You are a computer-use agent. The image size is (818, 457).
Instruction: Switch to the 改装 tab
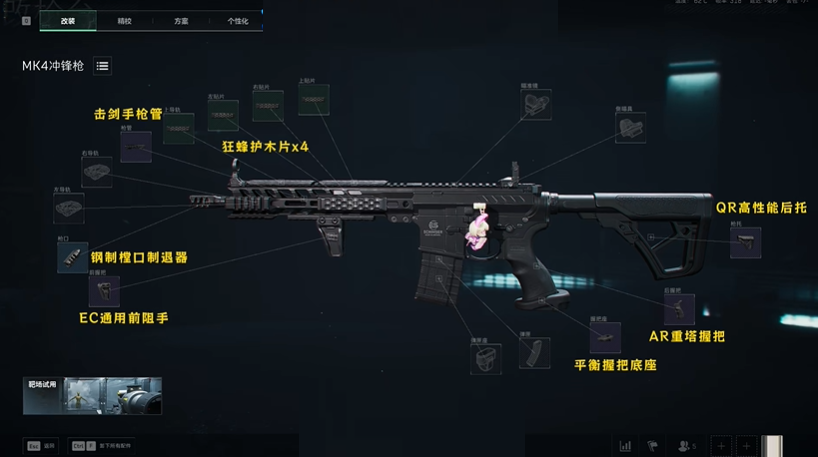[68, 20]
